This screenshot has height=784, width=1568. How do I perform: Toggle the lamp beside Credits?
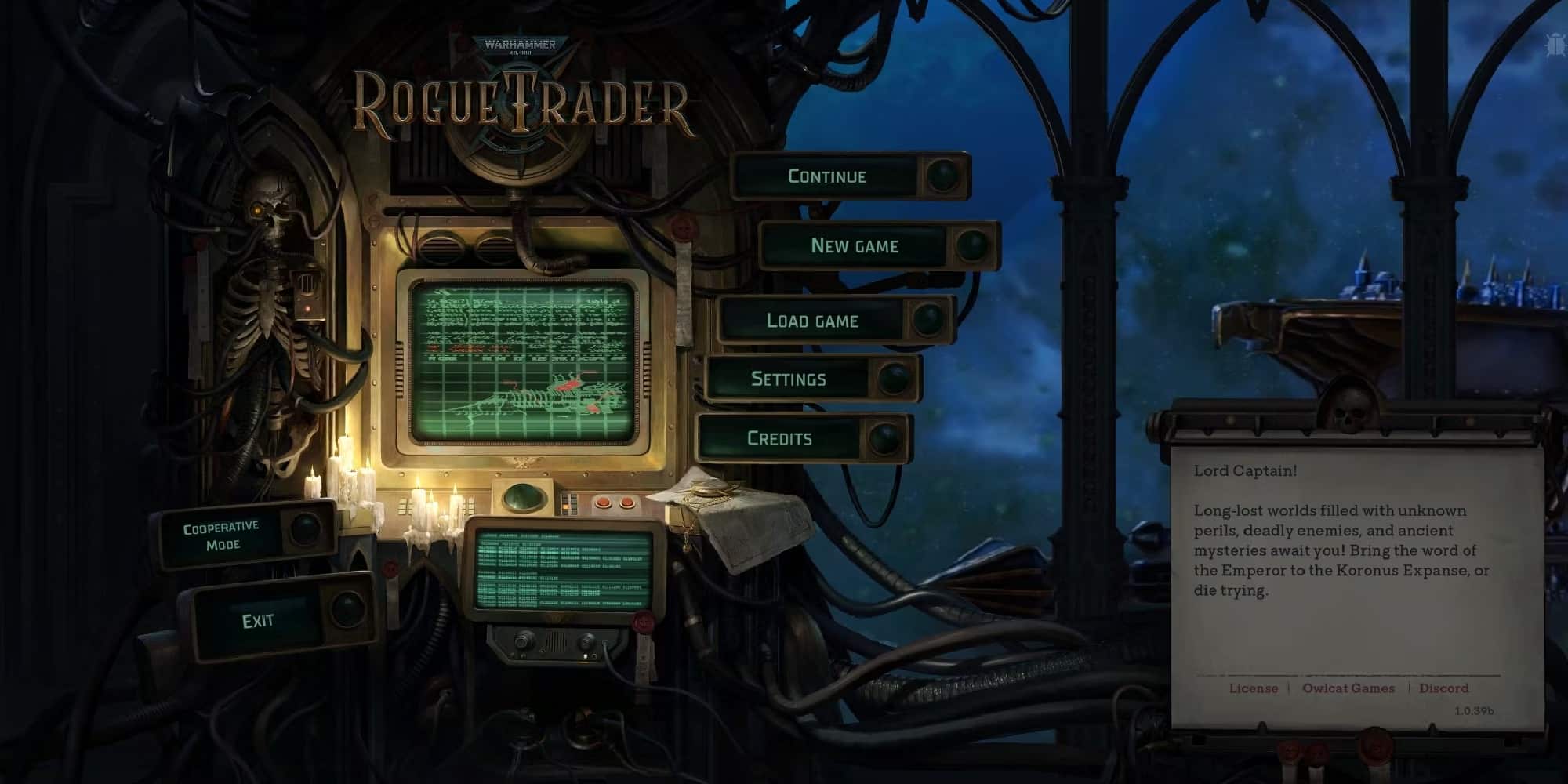pos(884,437)
